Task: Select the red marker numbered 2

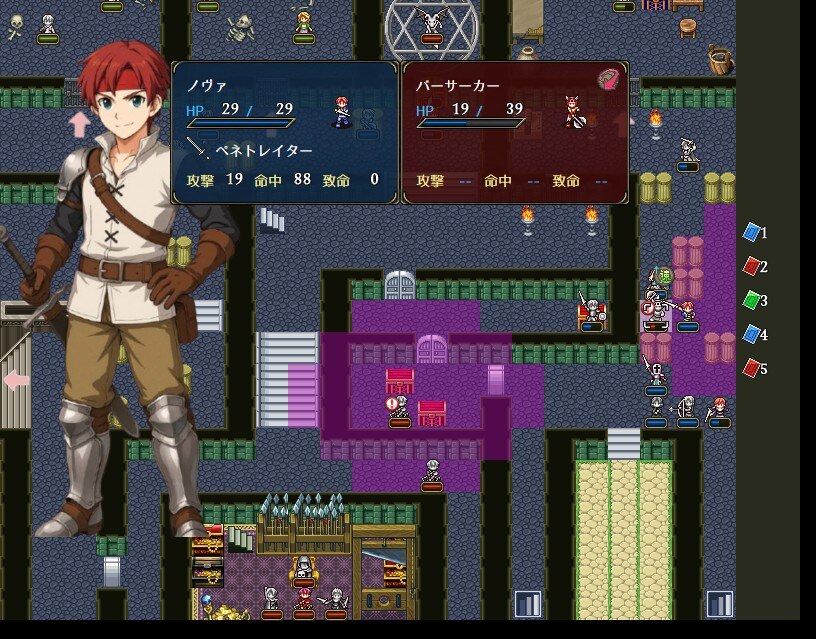Action: click(752, 266)
